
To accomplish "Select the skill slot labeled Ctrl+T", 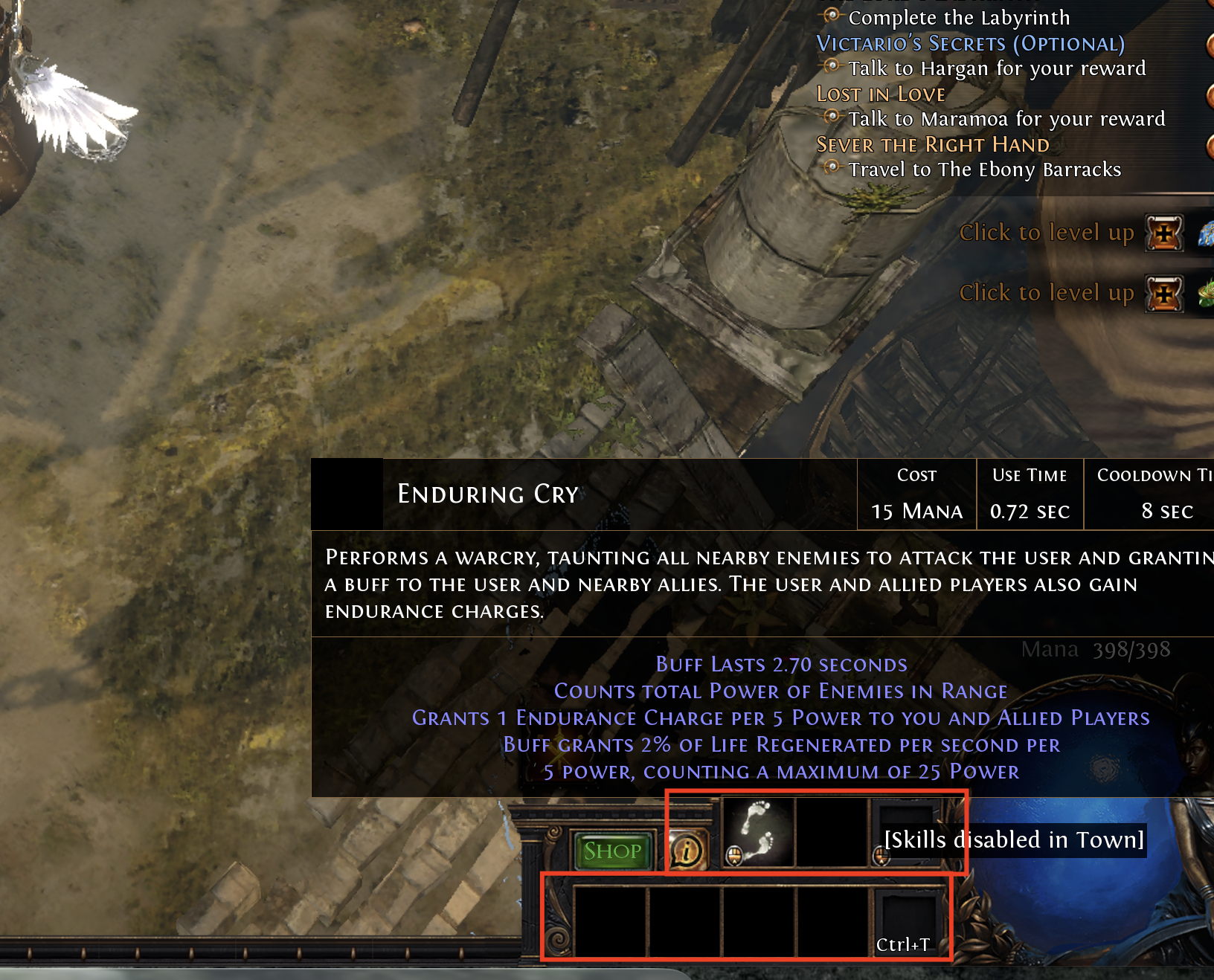I will (906, 921).
